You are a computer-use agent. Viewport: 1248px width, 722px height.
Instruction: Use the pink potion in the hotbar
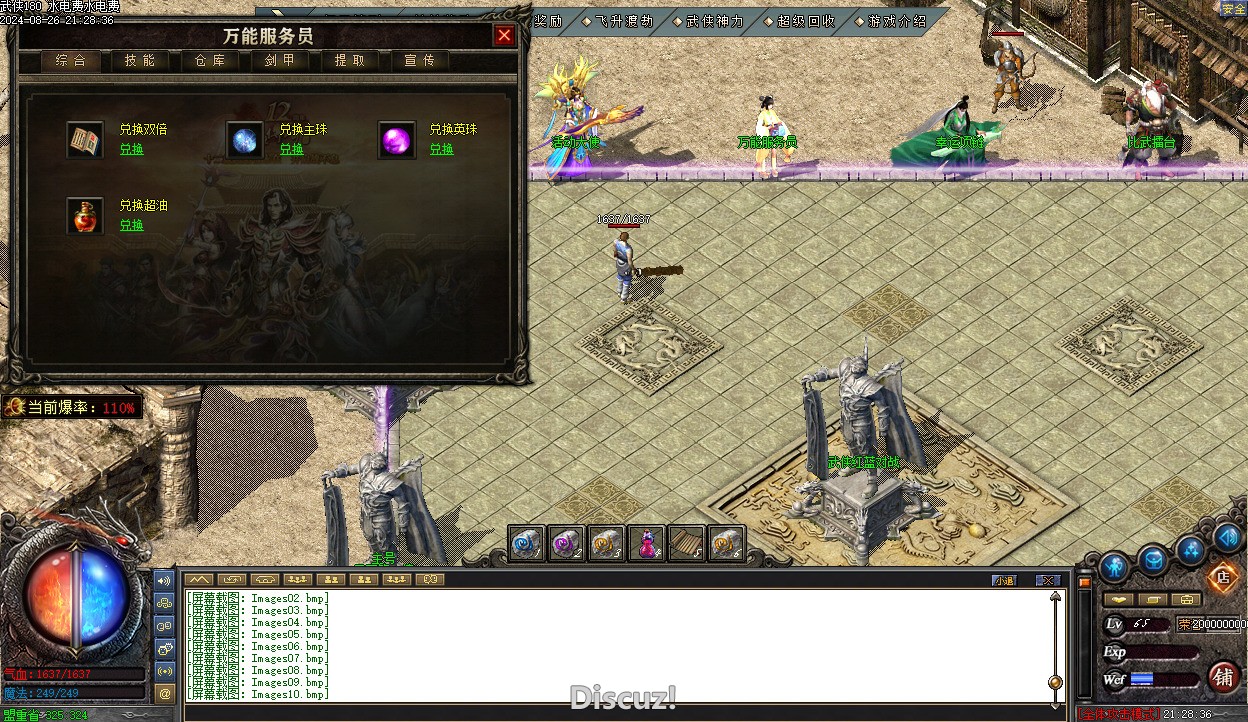(647, 543)
